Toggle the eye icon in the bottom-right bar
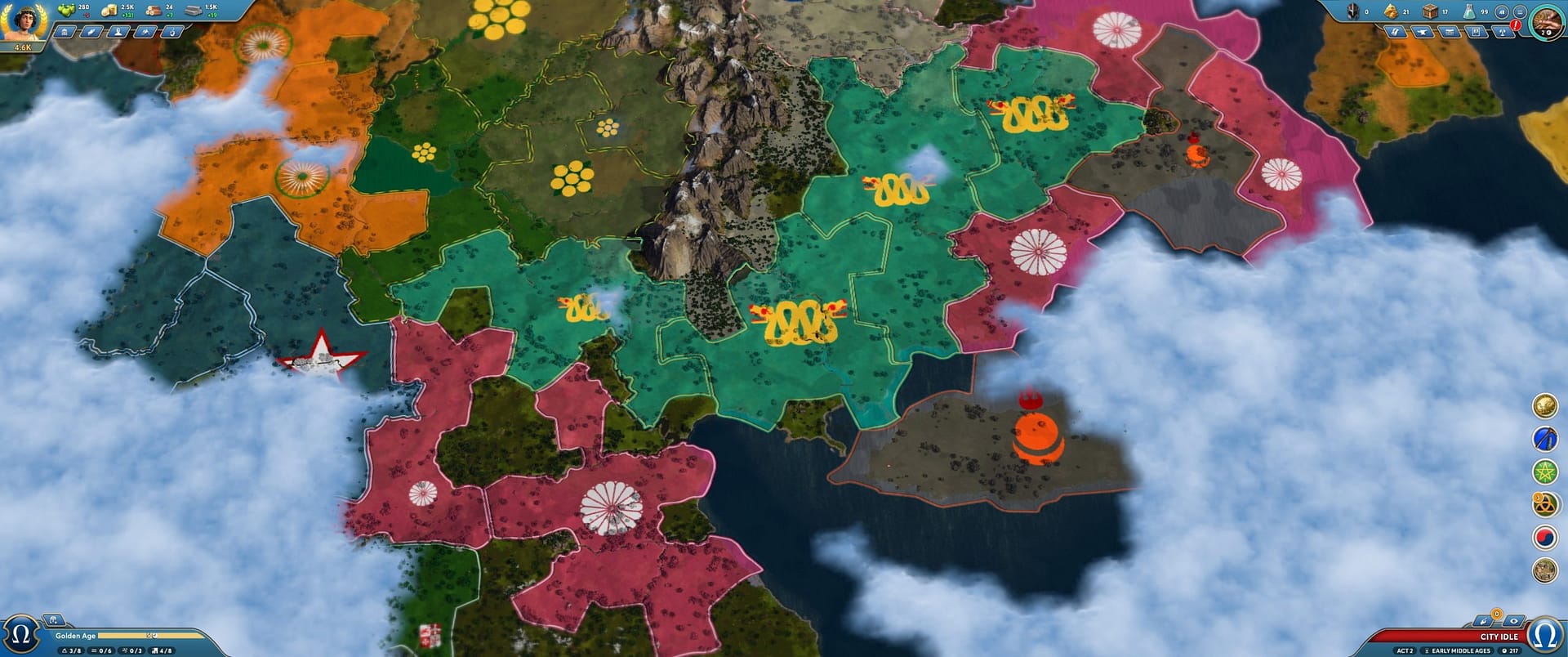Screen dimensions: 1568x657 tap(1514, 621)
